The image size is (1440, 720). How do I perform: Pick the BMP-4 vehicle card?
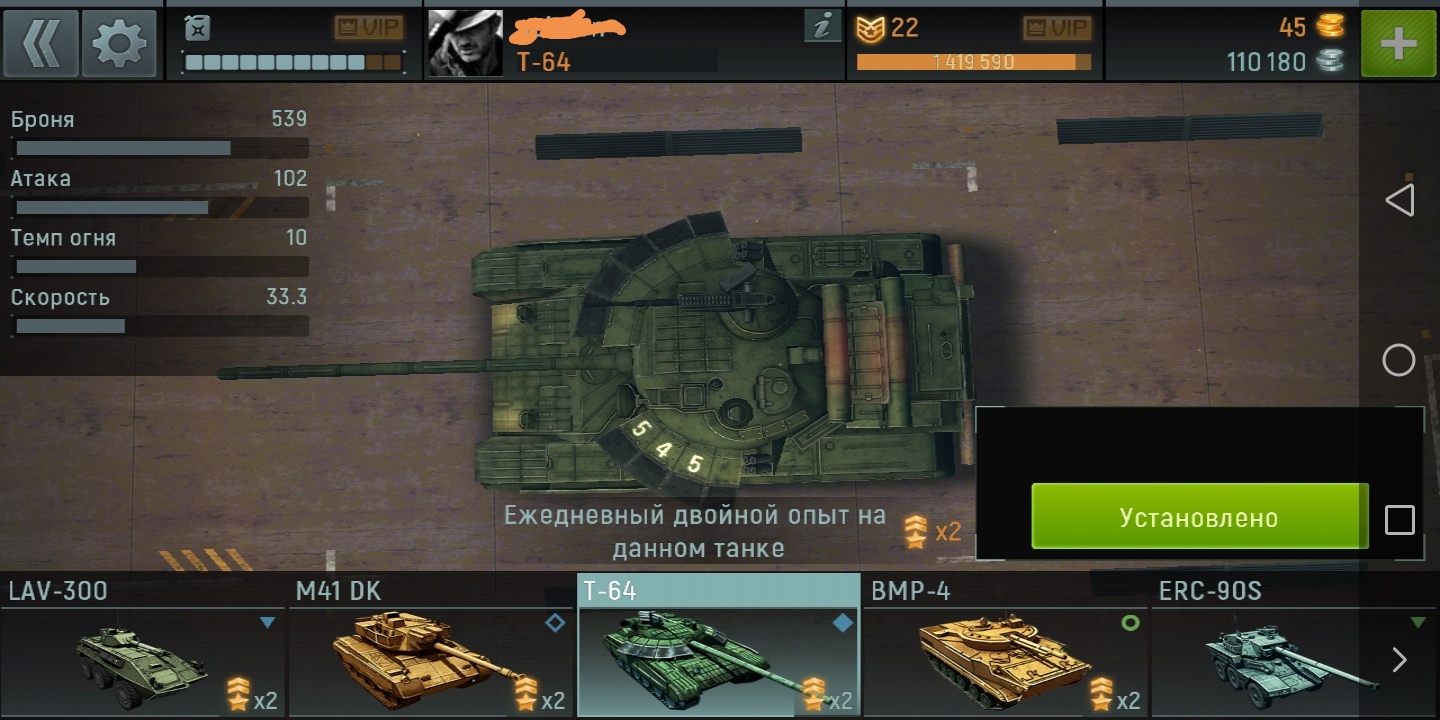(1005, 645)
